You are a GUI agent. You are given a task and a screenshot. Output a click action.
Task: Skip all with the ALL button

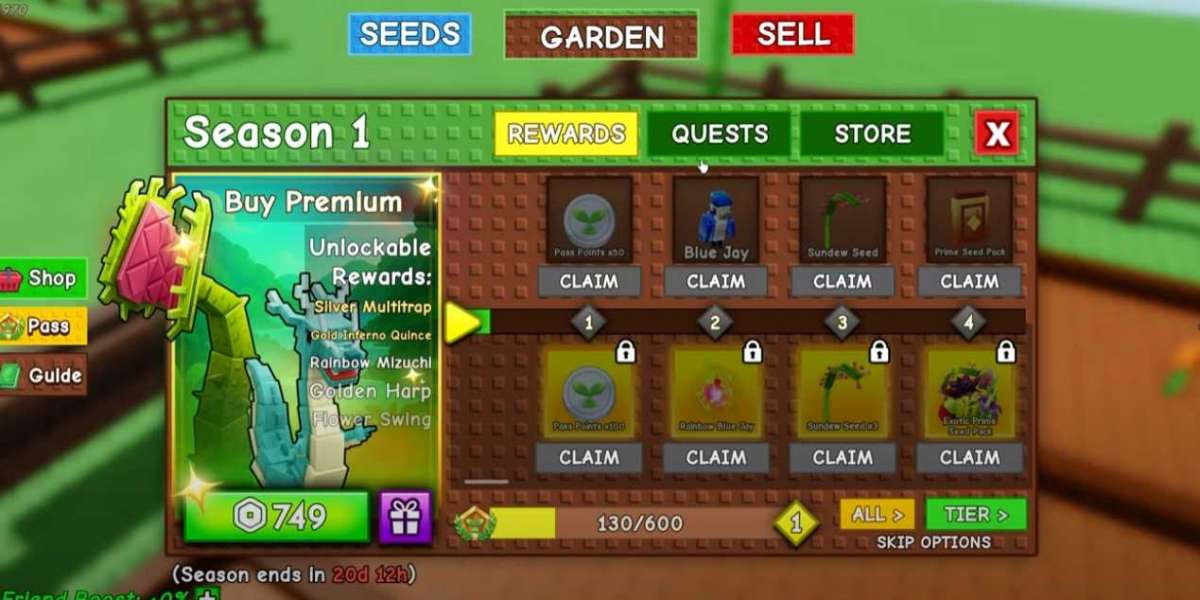[x=876, y=515]
